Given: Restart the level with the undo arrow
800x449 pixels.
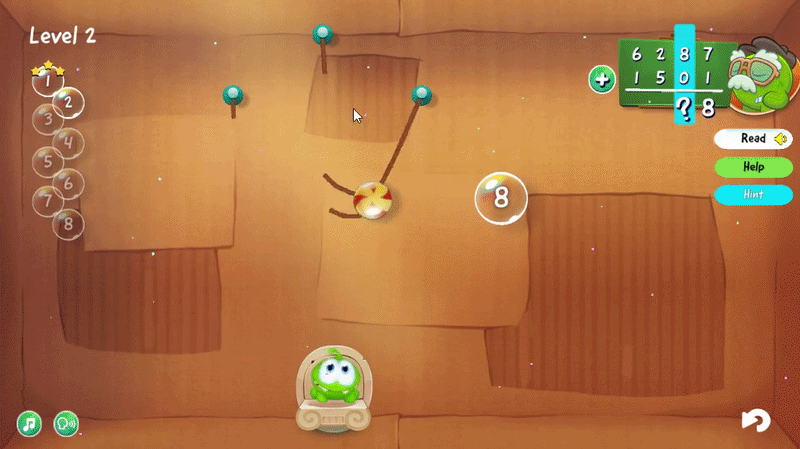Looking at the screenshot, I should coord(756,421).
